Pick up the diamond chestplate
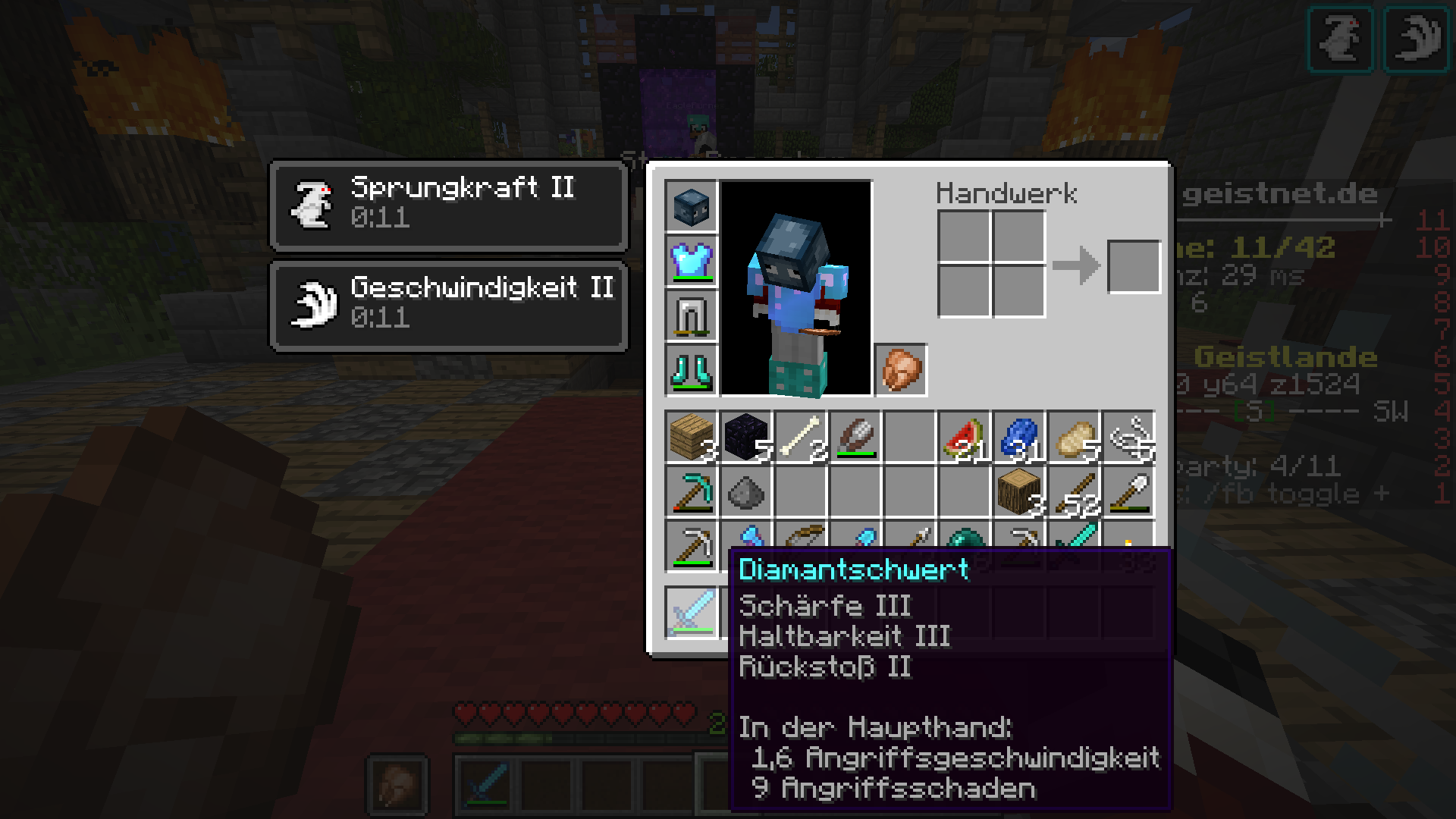This screenshot has width=1456, height=819. [x=691, y=261]
